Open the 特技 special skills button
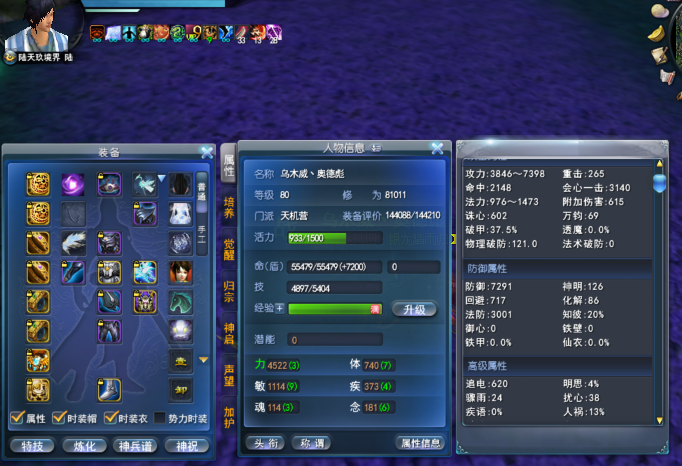 point(32,445)
